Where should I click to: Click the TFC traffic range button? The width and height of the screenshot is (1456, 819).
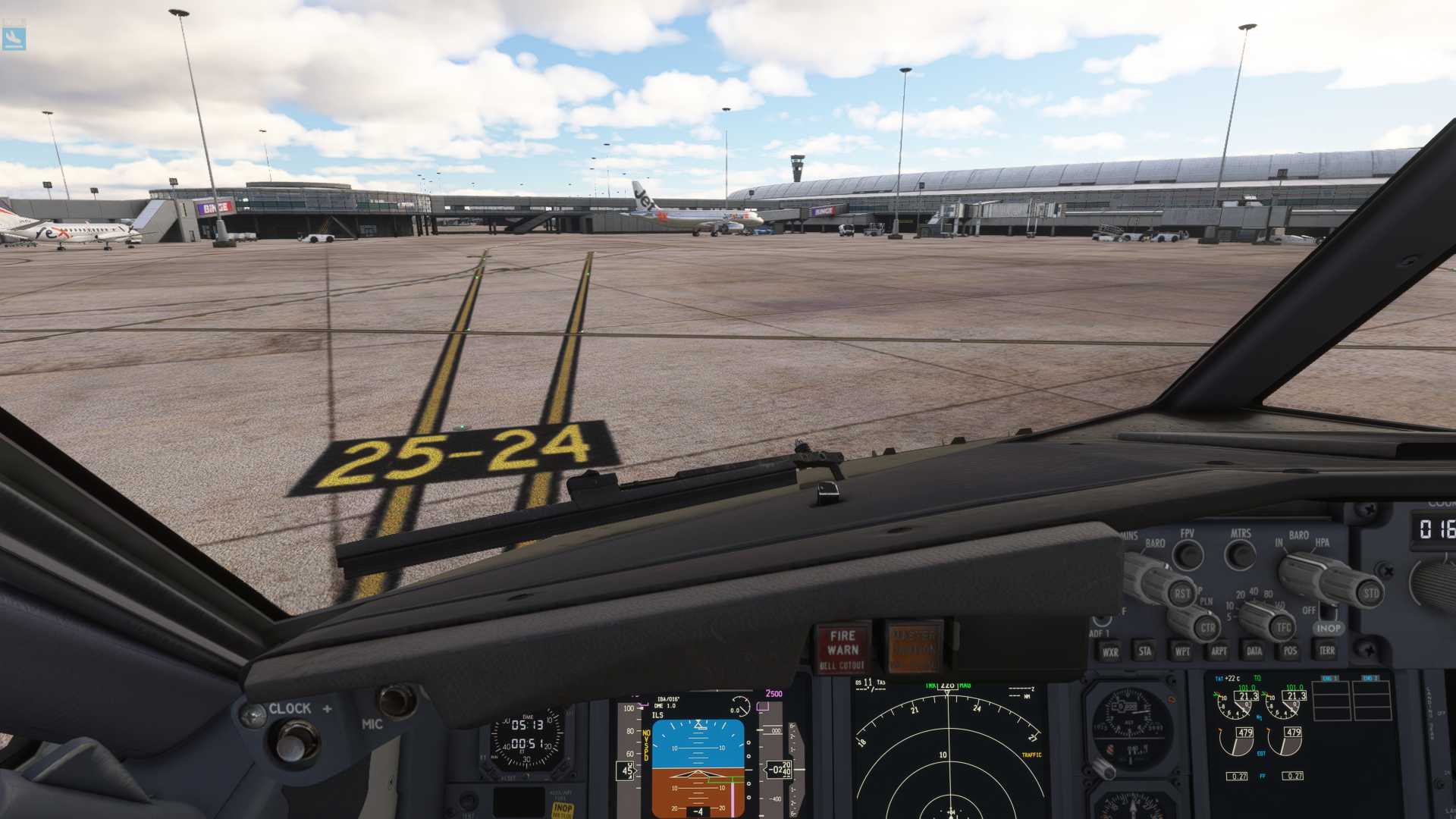[x=1283, y=627]
